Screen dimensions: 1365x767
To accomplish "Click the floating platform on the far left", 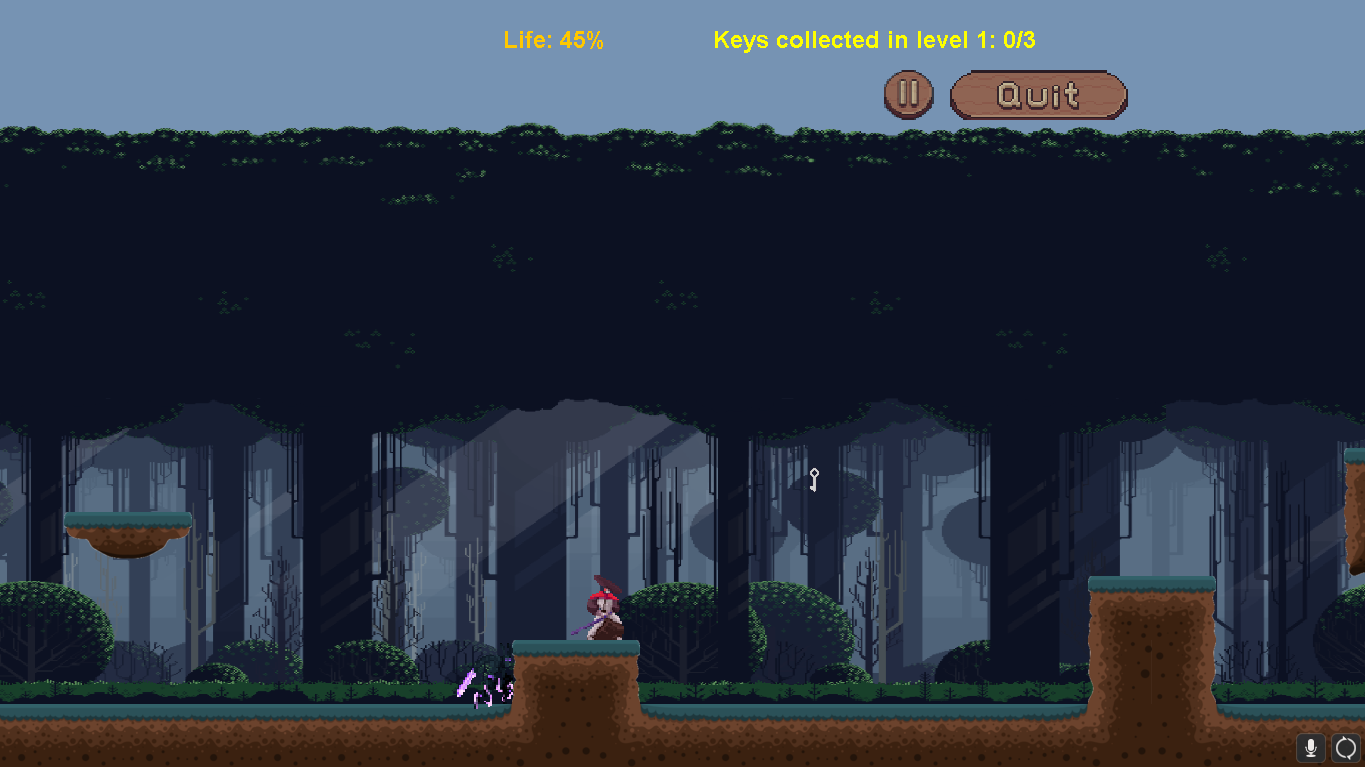I will click(128, 530).
